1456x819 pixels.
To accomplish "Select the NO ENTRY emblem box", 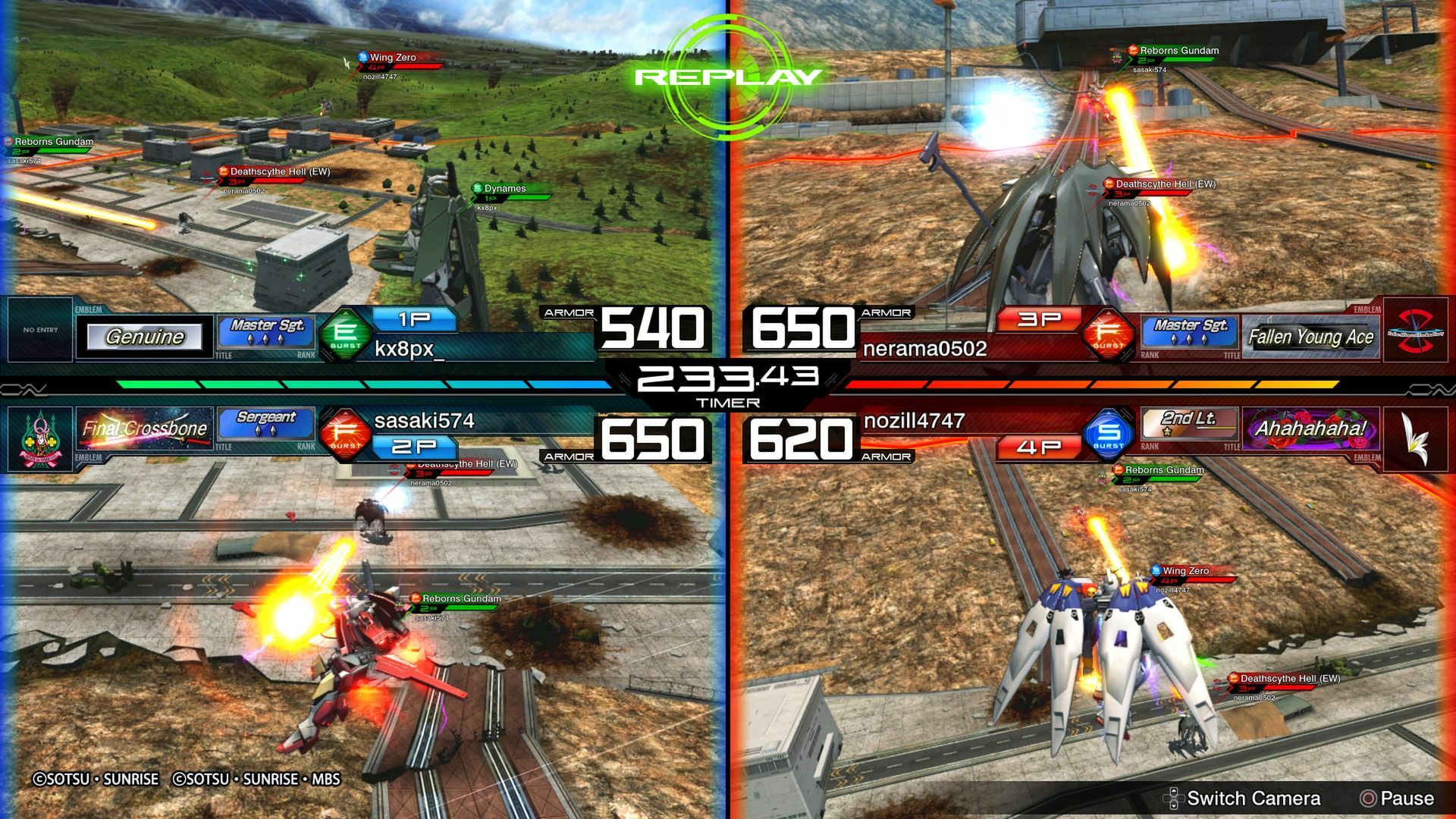I will [x=40, y=330].
